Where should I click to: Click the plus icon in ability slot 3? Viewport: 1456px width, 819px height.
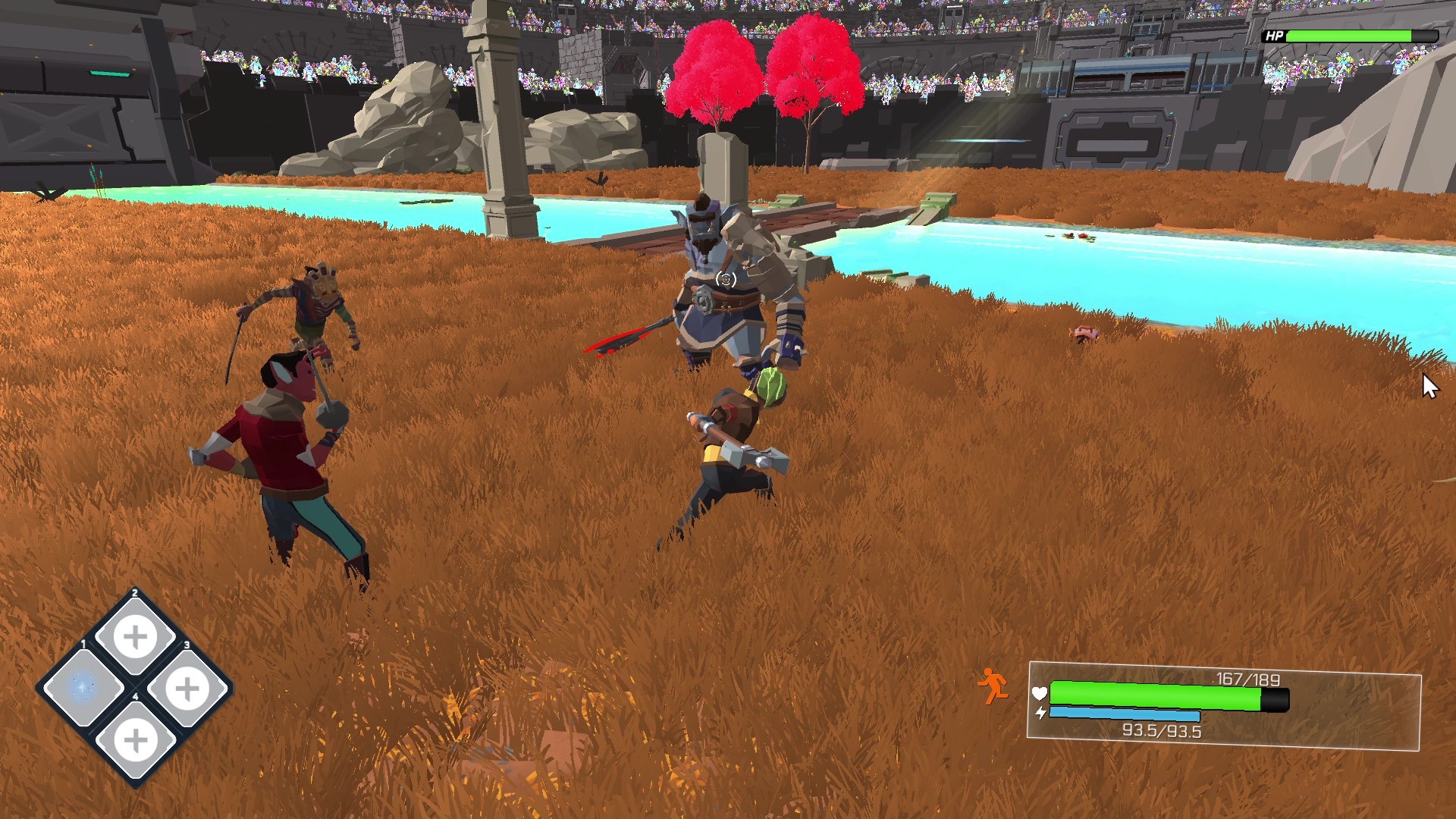click(x=187, y=687)
